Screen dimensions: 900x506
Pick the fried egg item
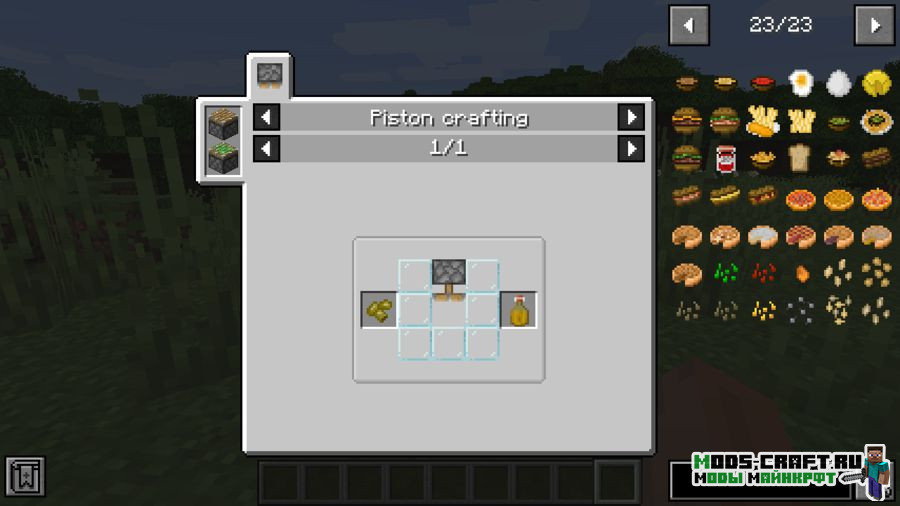(x=800, y=83)
